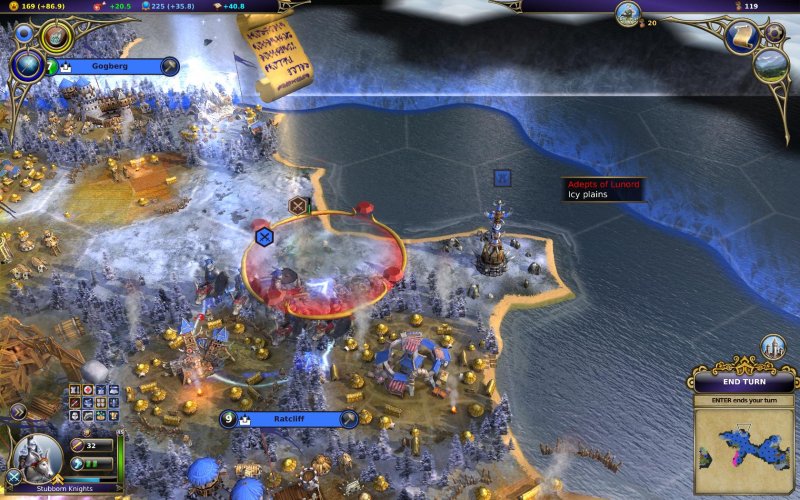Viewport: 800px width, 500px height.
Task: Open the scroll menu in top-right corner
Action: click(x=745, y=36)
